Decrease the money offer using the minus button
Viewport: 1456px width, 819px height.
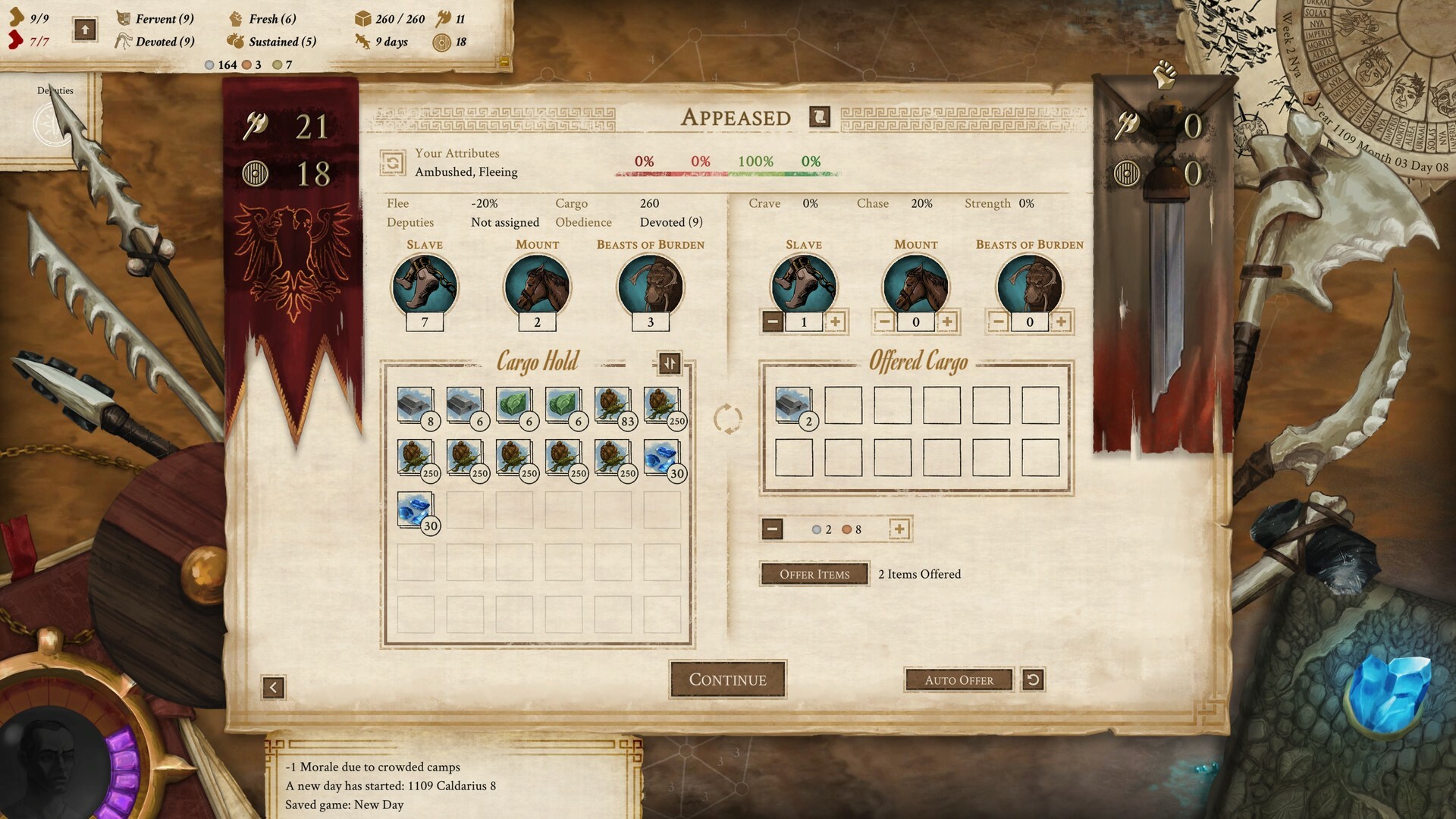pyautogui.click(x=772, y=529)
